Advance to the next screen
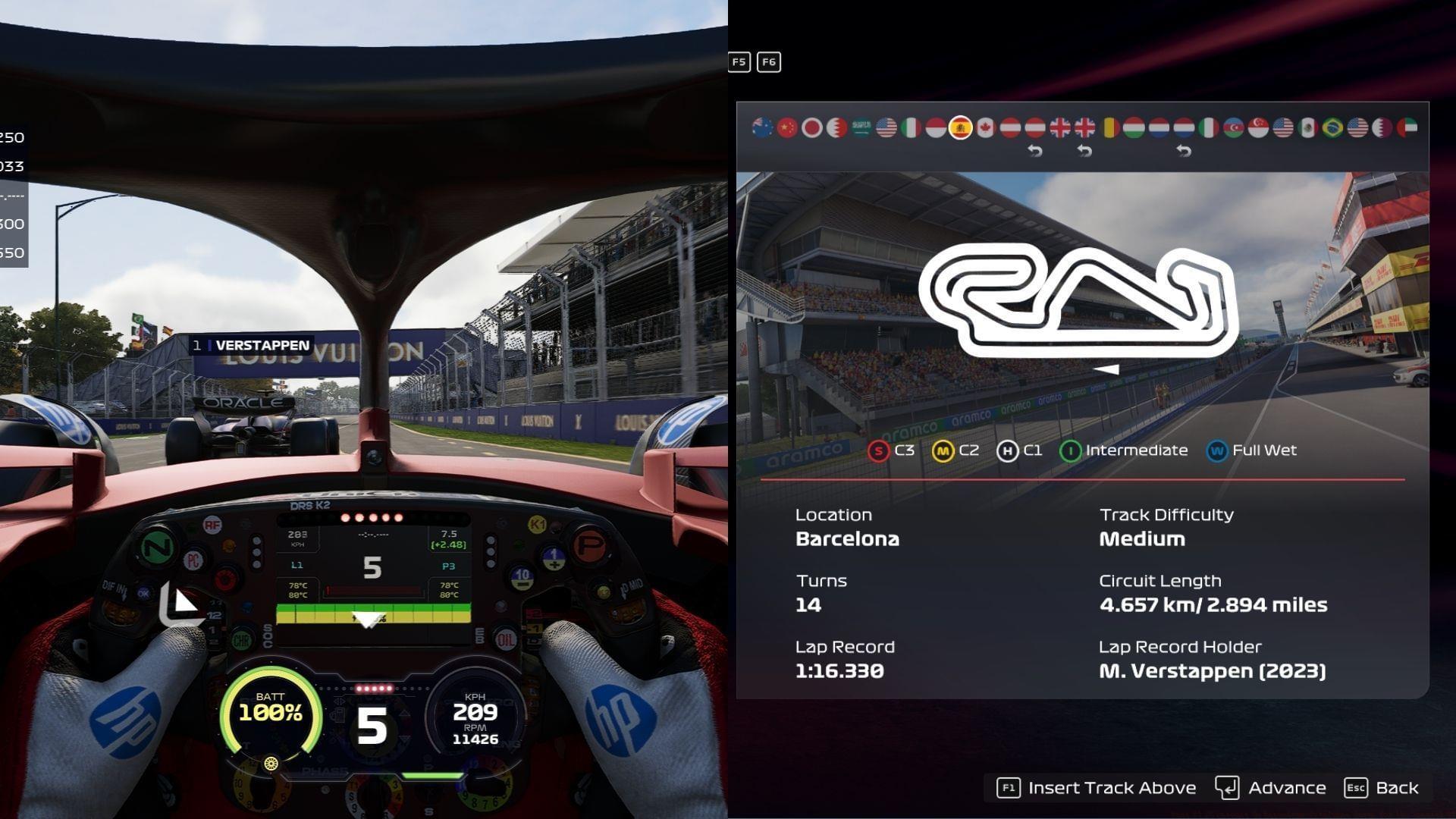1456x819 pixels. point(1271,788)
